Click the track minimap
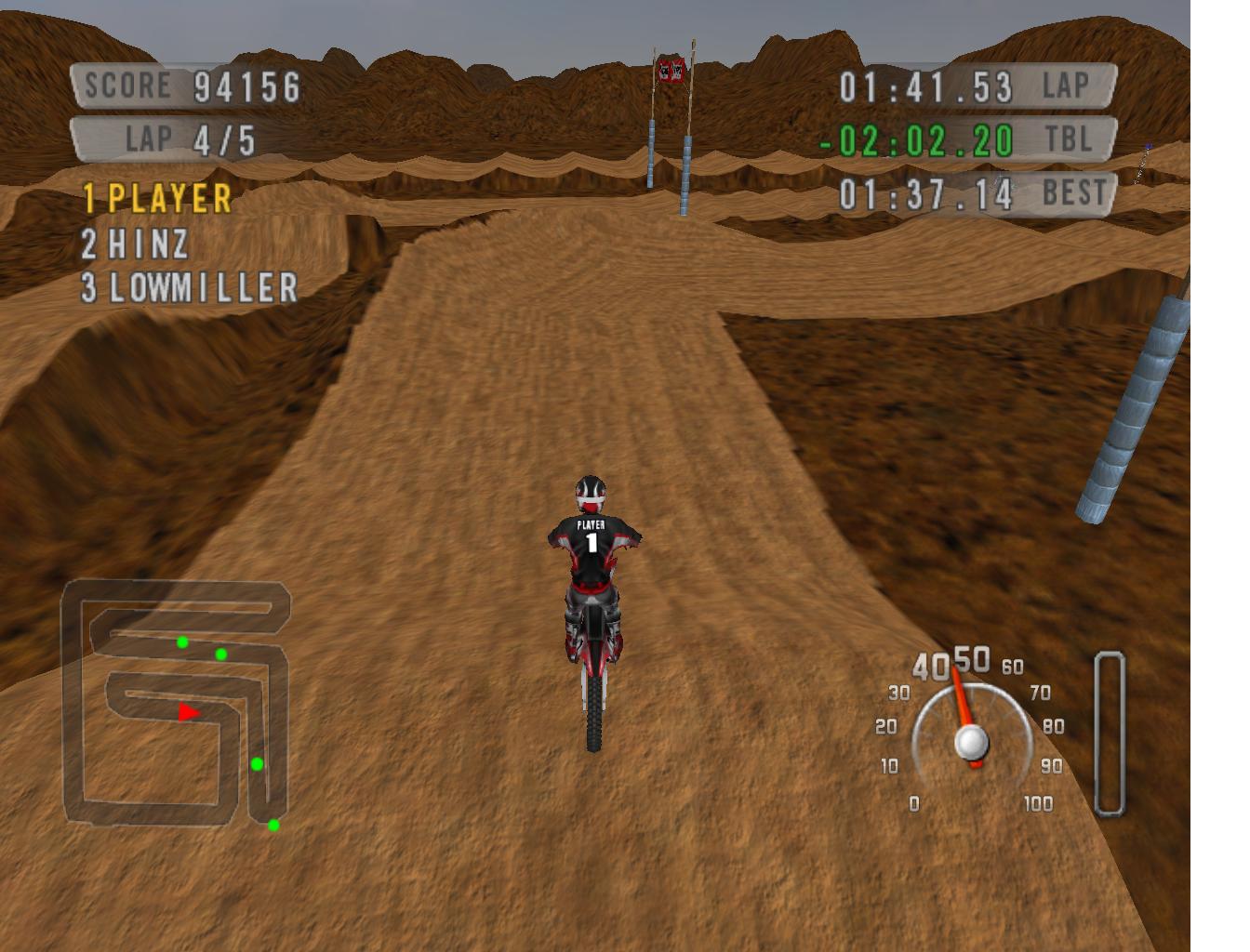 [175, 703]
